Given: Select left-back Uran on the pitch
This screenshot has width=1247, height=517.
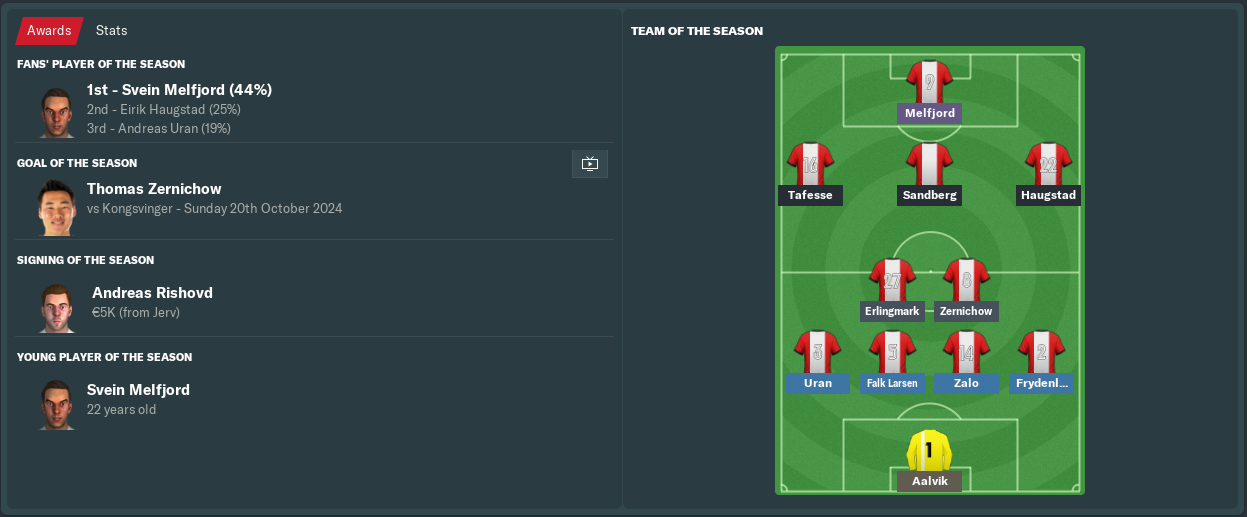Looking at the screenshot, I should 817,383.
